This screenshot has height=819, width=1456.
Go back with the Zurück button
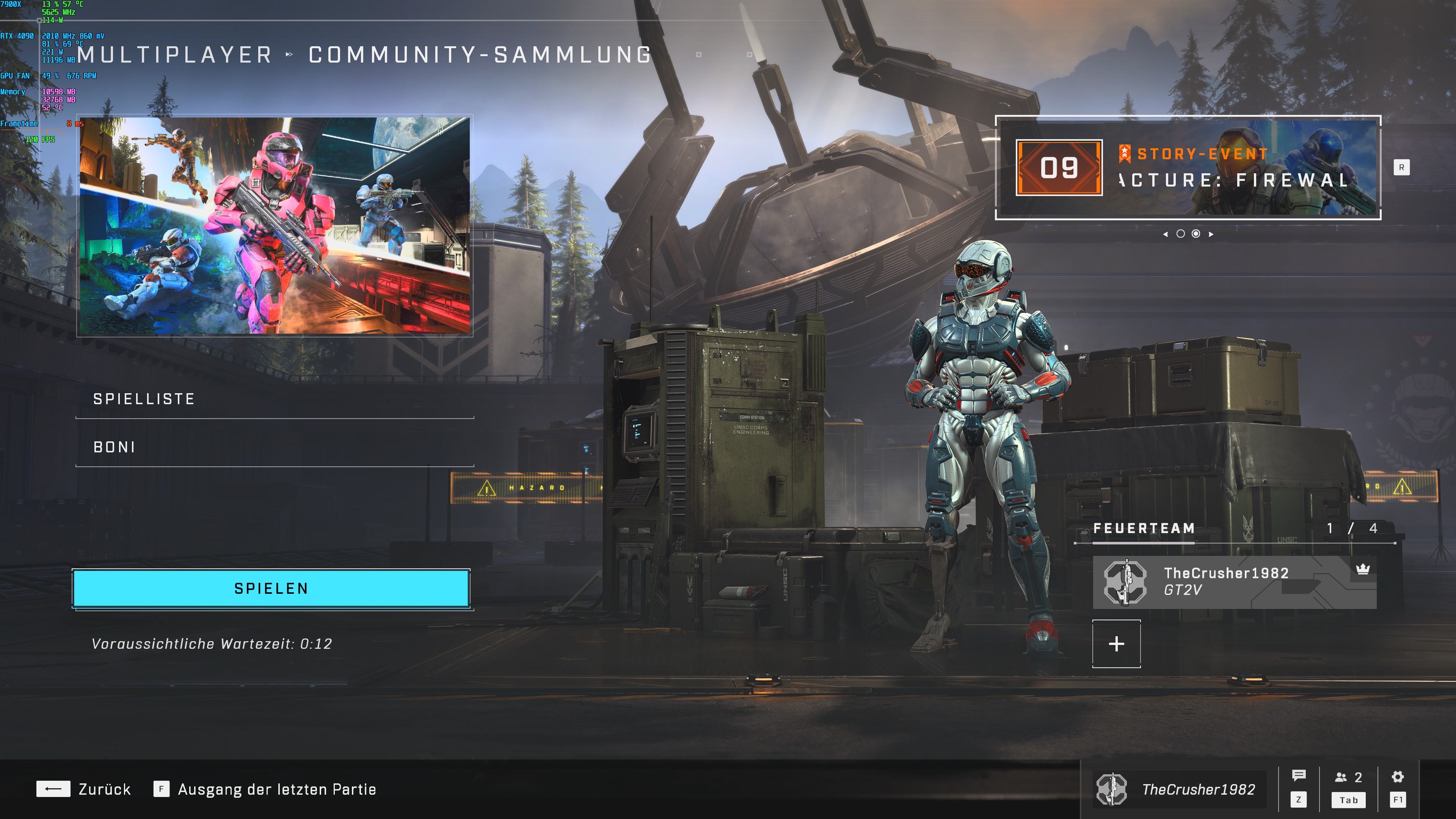84,789
